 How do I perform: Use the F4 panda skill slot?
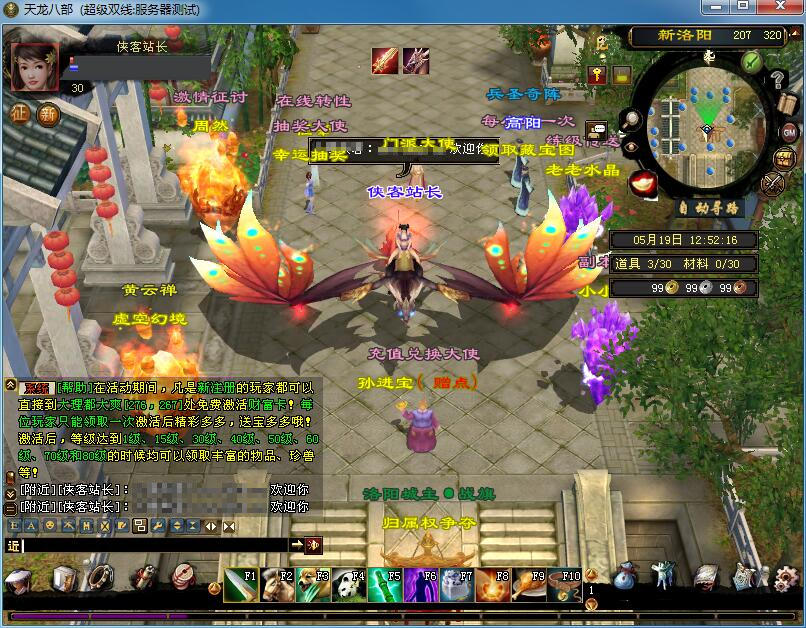point(346,584)
